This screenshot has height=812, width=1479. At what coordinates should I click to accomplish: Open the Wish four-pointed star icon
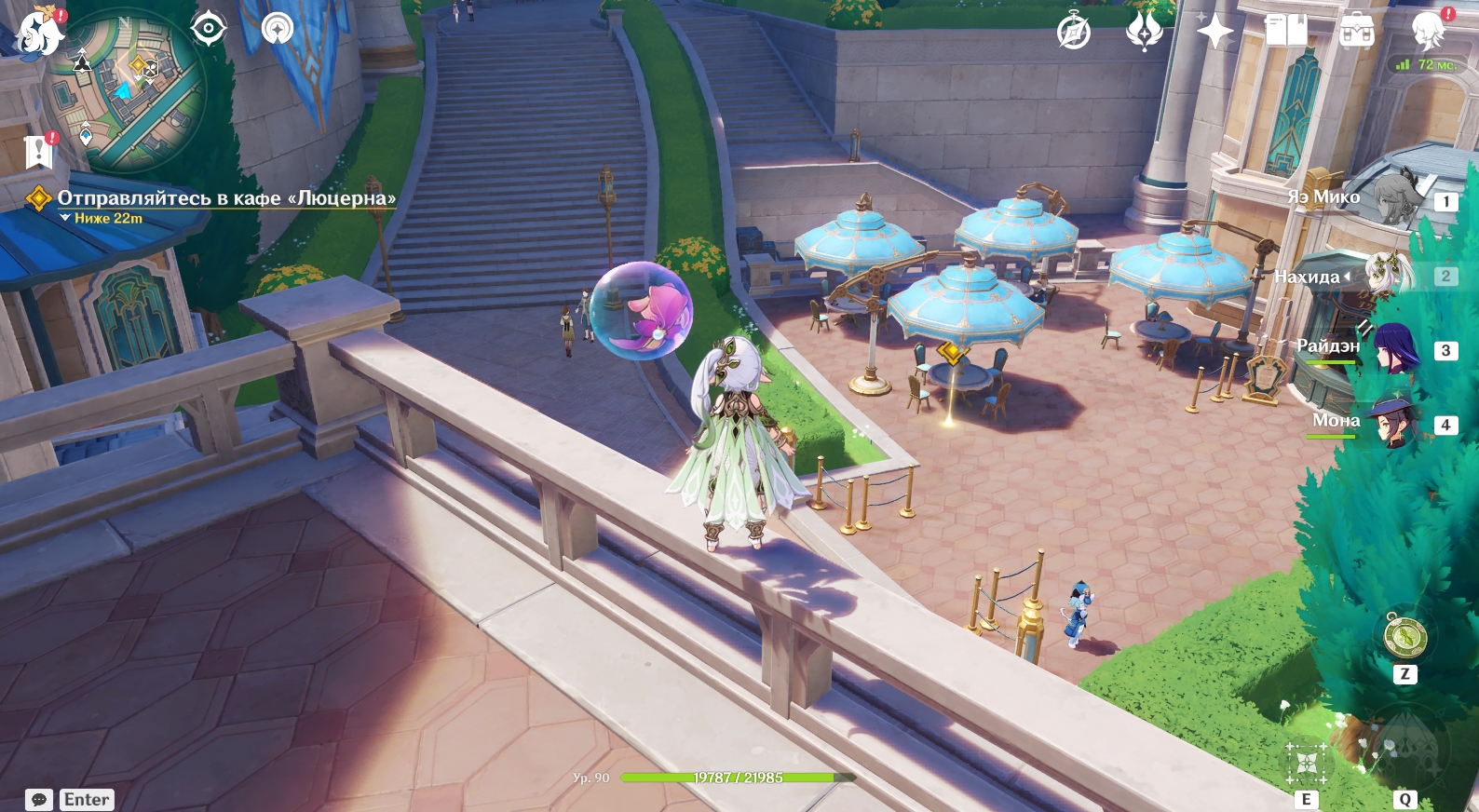click(x=1214, y=32)
